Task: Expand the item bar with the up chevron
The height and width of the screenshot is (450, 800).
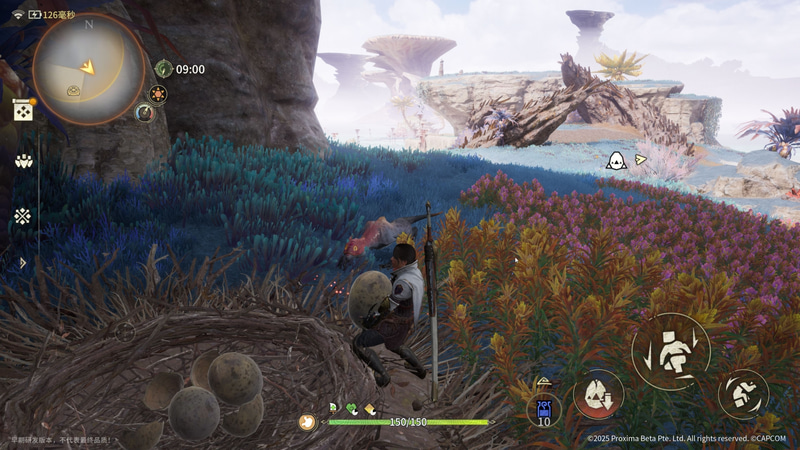Action: coord(544,382)
